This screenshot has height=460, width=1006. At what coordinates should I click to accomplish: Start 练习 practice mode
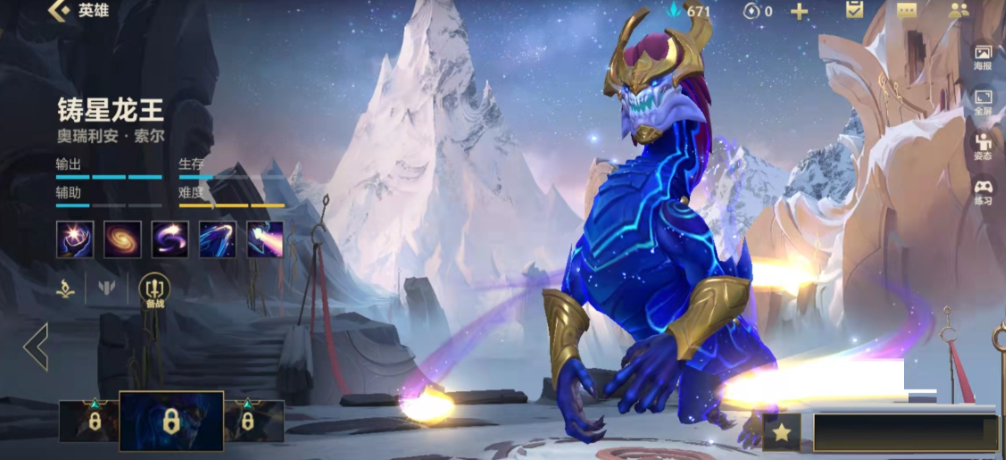[x=983, y=191]
